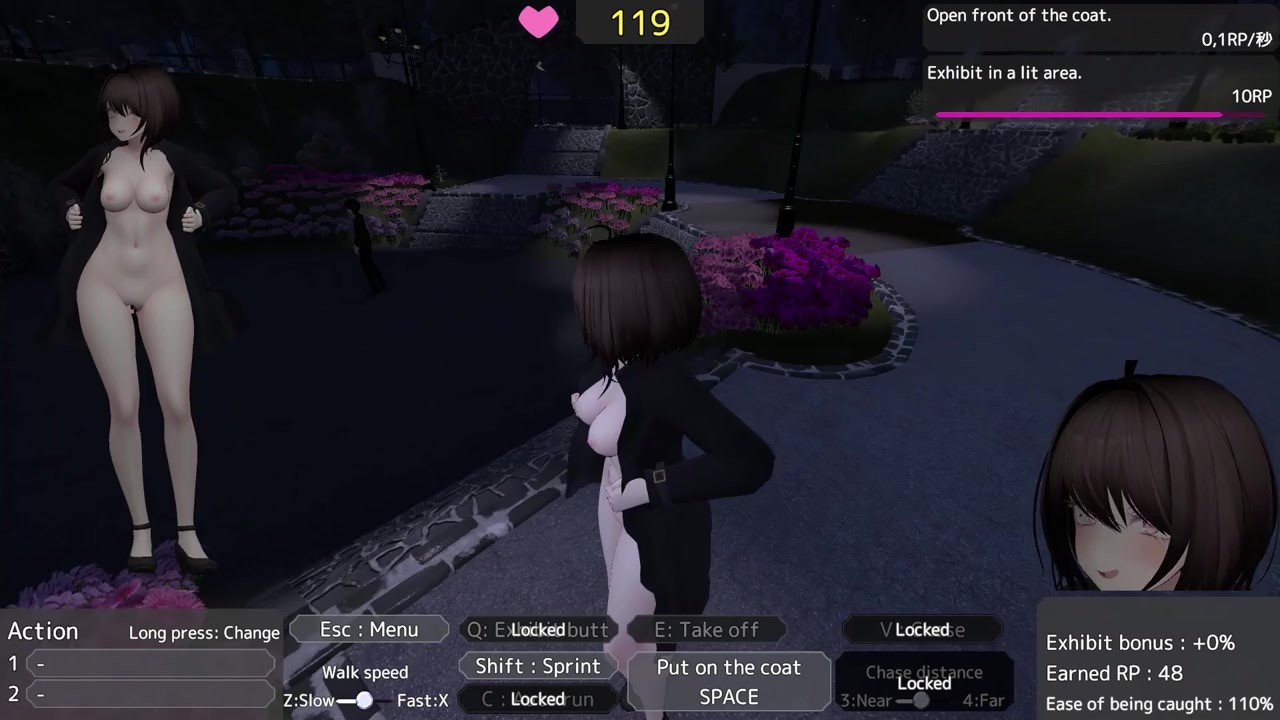Toggle 'Put on the coat' with SPACE button

[728, 681]
